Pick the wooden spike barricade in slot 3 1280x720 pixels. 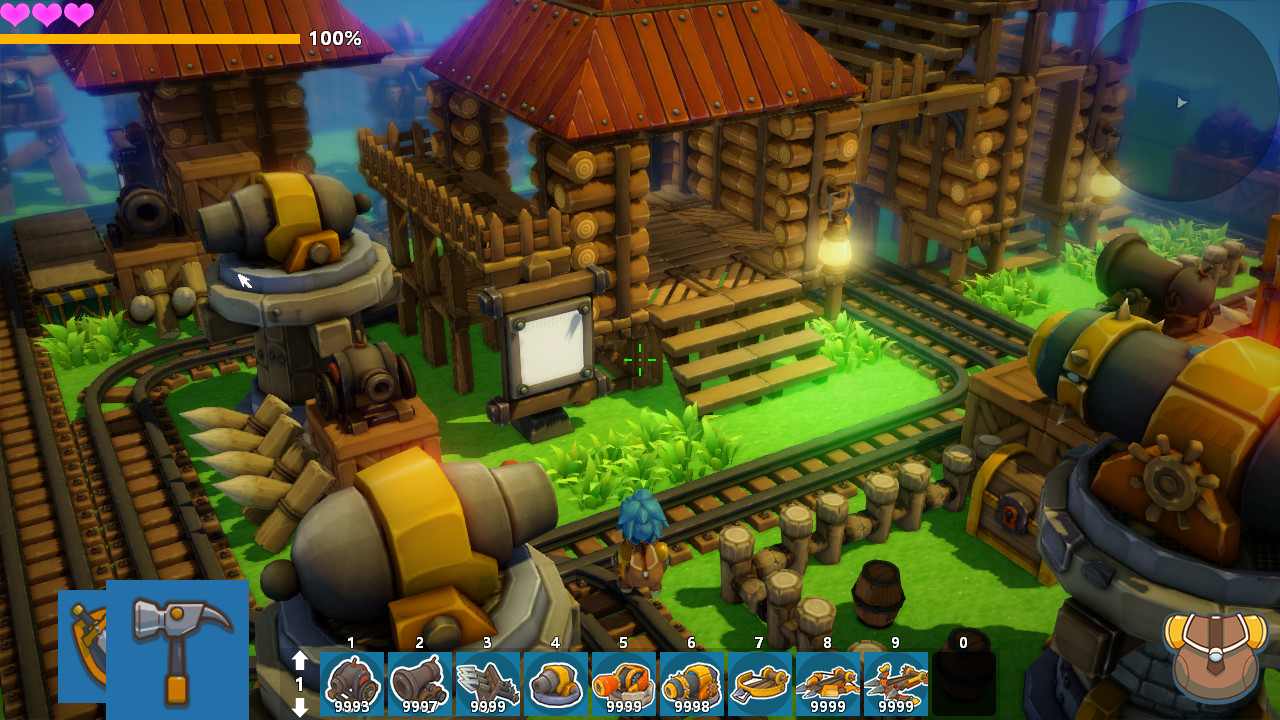coord(488,684)
